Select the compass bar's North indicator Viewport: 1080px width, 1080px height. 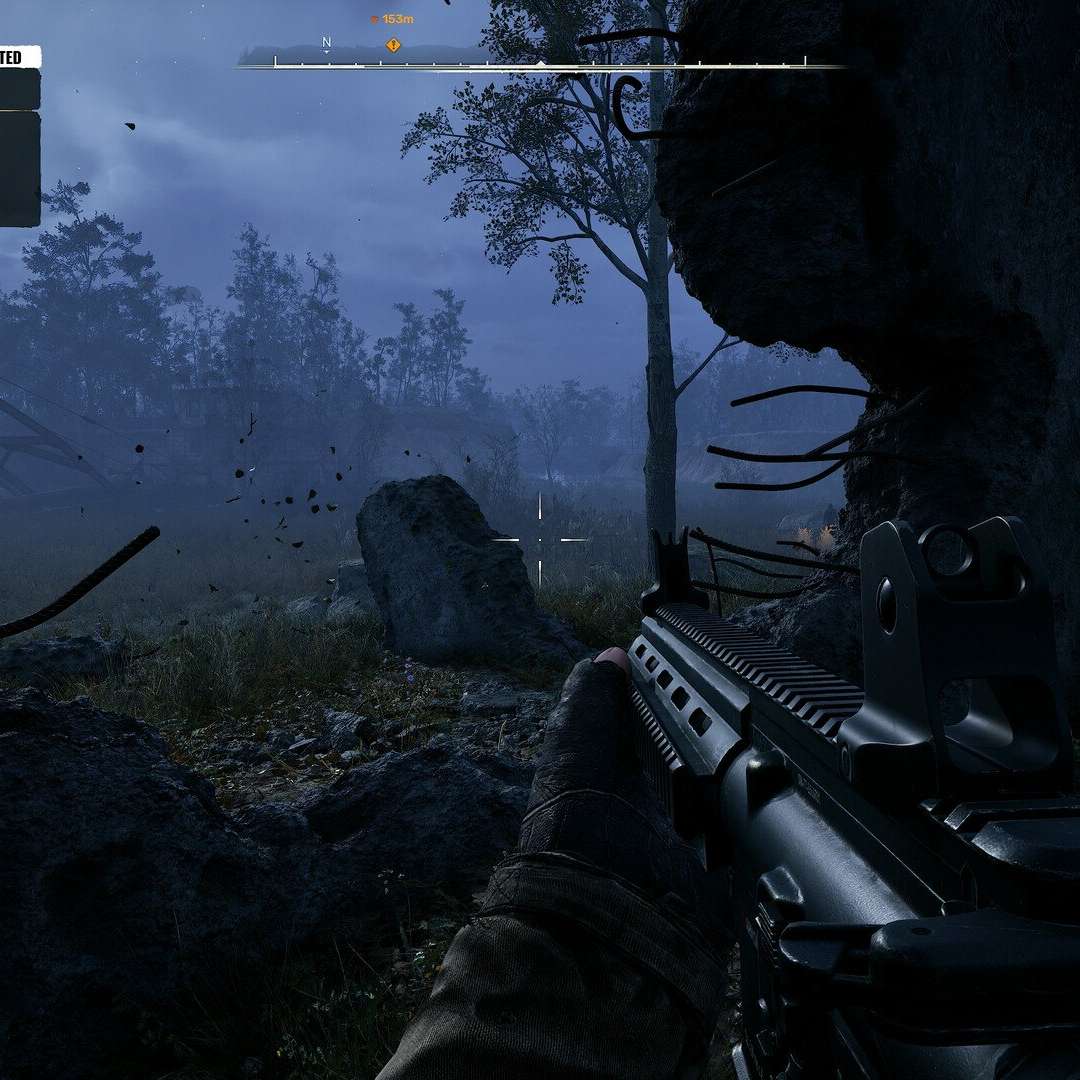pyautogui.click(x=326, y=43)
